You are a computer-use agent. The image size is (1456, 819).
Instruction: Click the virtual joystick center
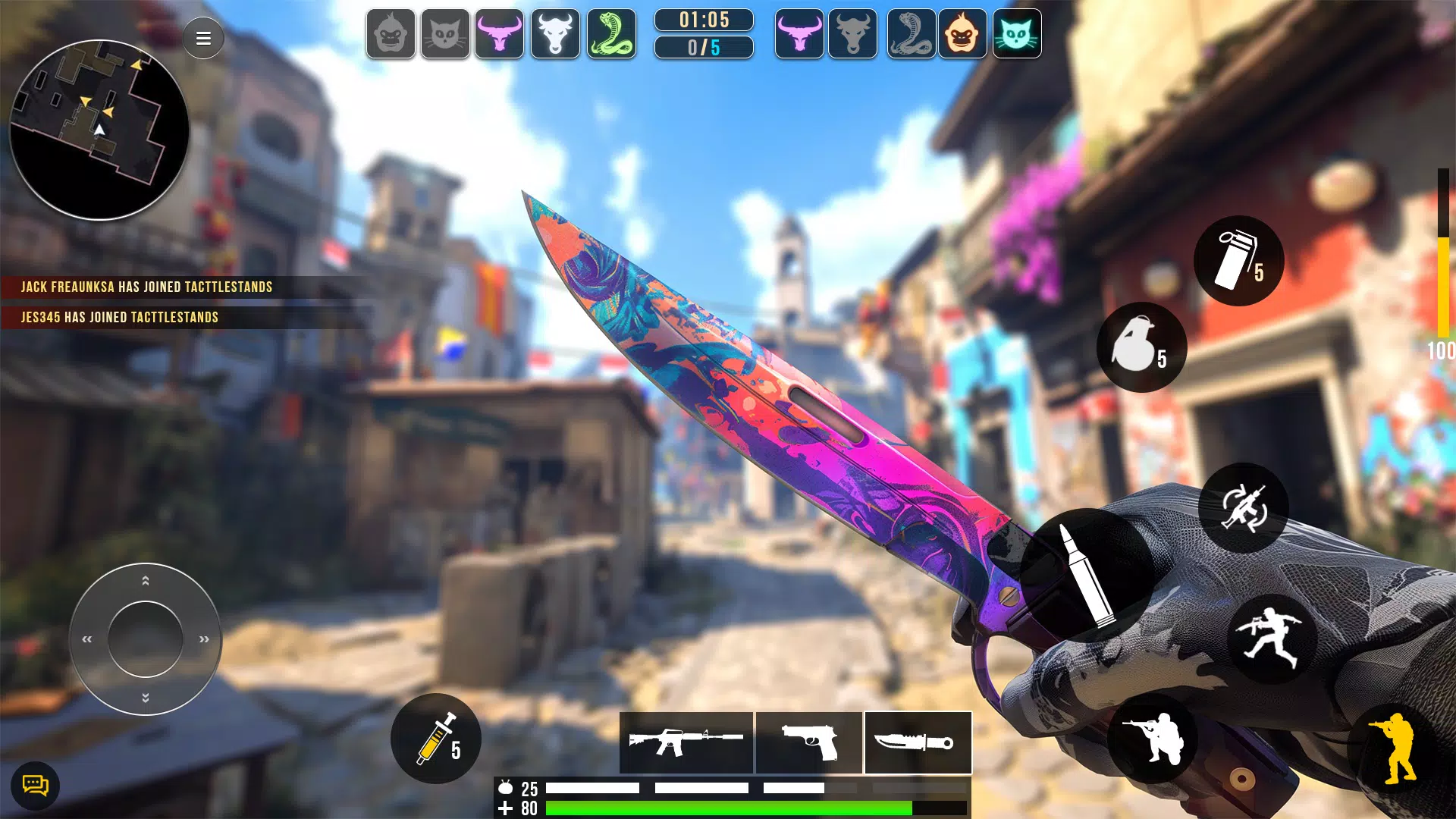[146, 639]
